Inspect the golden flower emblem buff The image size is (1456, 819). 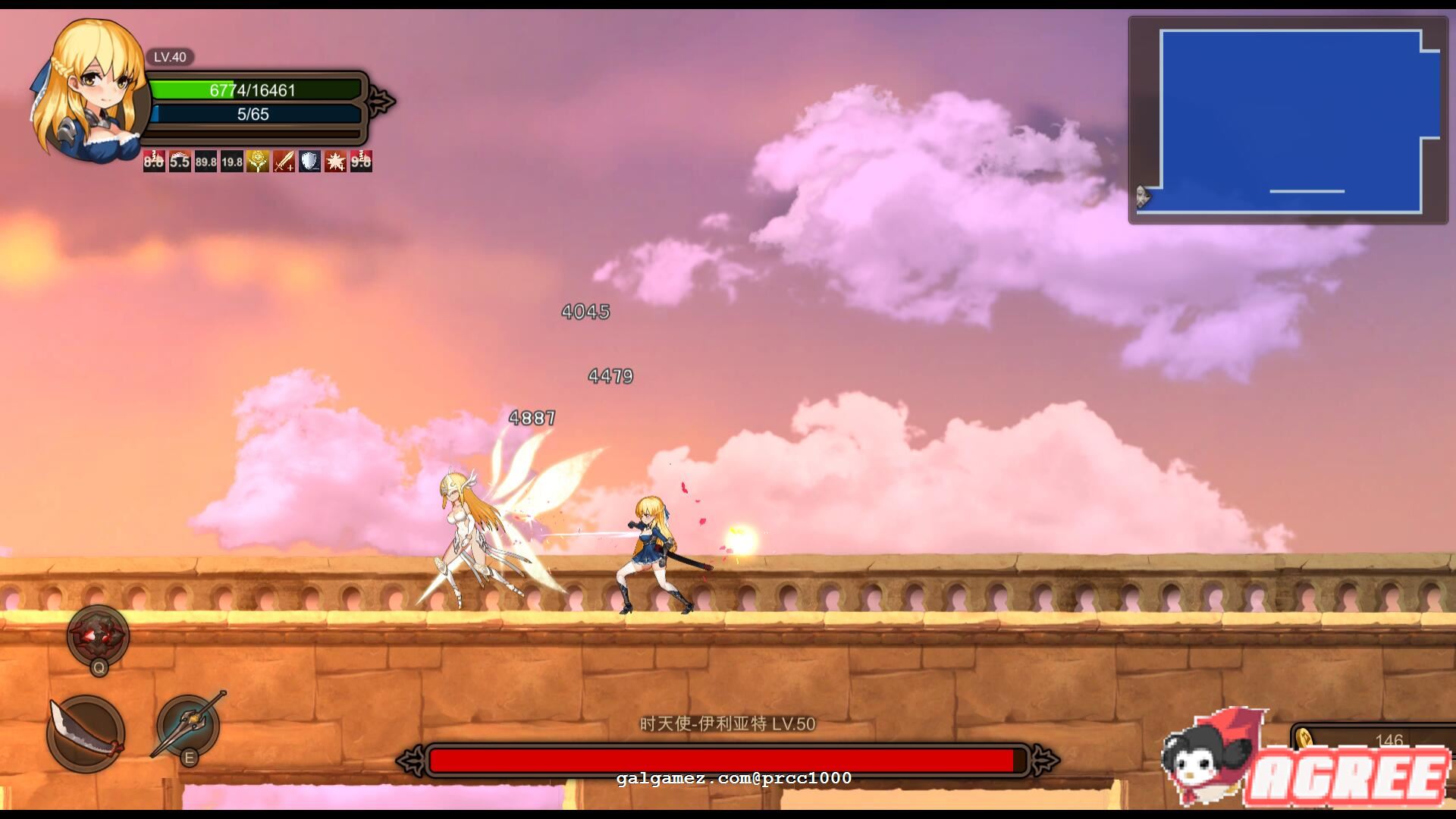point(258,162)
